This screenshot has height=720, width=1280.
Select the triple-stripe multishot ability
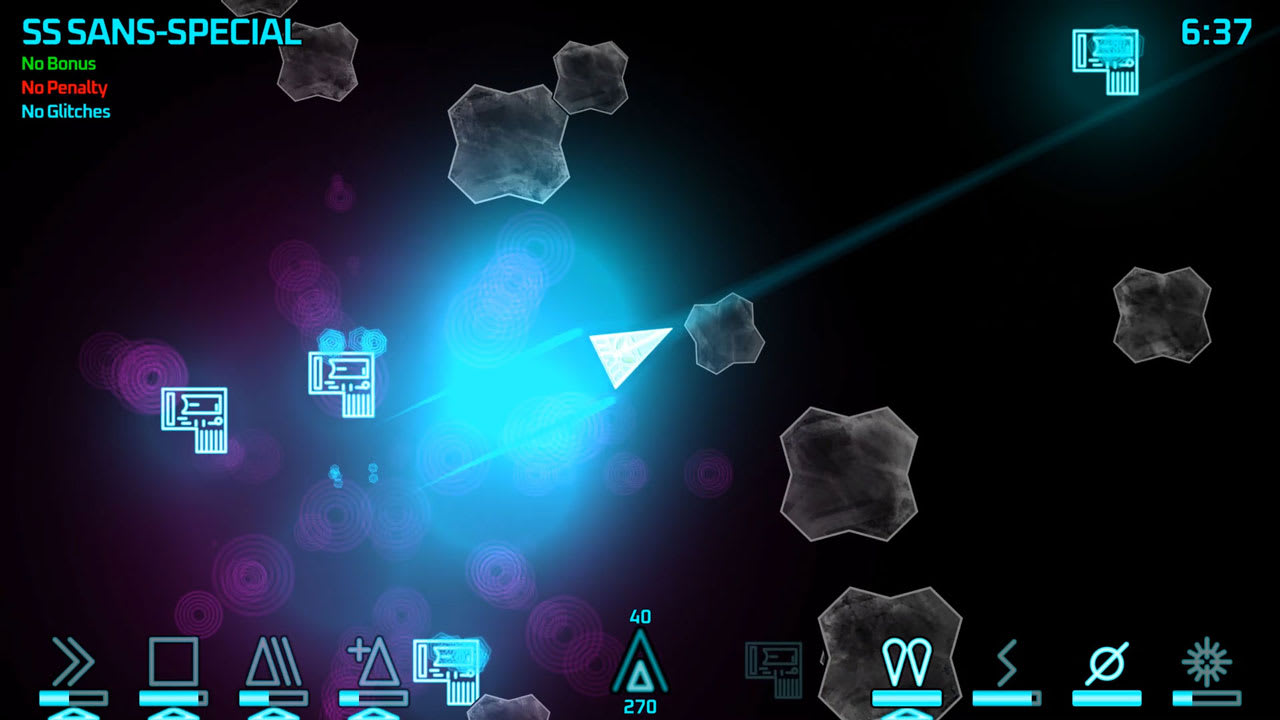[275, 662]
